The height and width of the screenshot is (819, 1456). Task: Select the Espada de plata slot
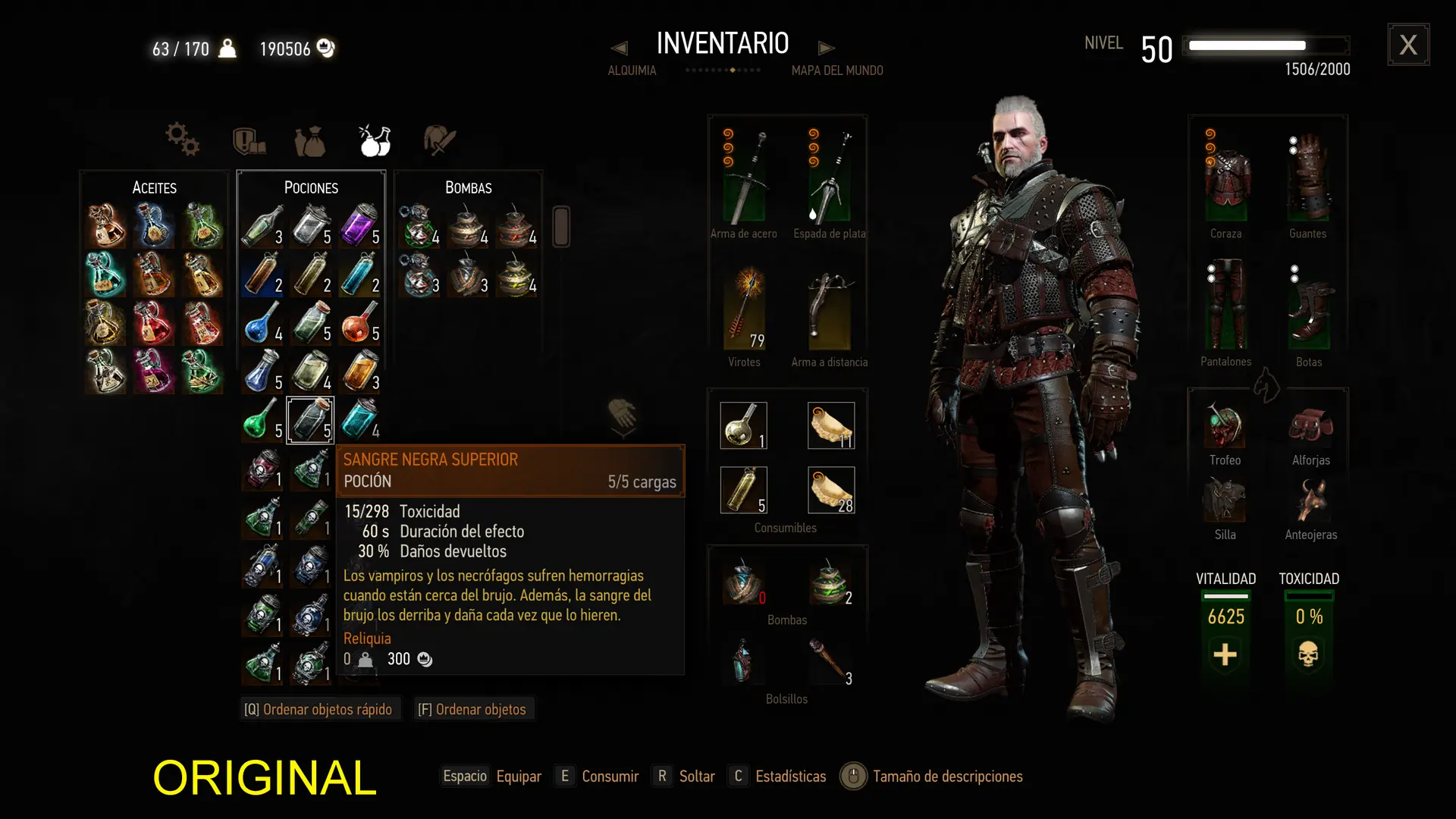tap(830, 177)
